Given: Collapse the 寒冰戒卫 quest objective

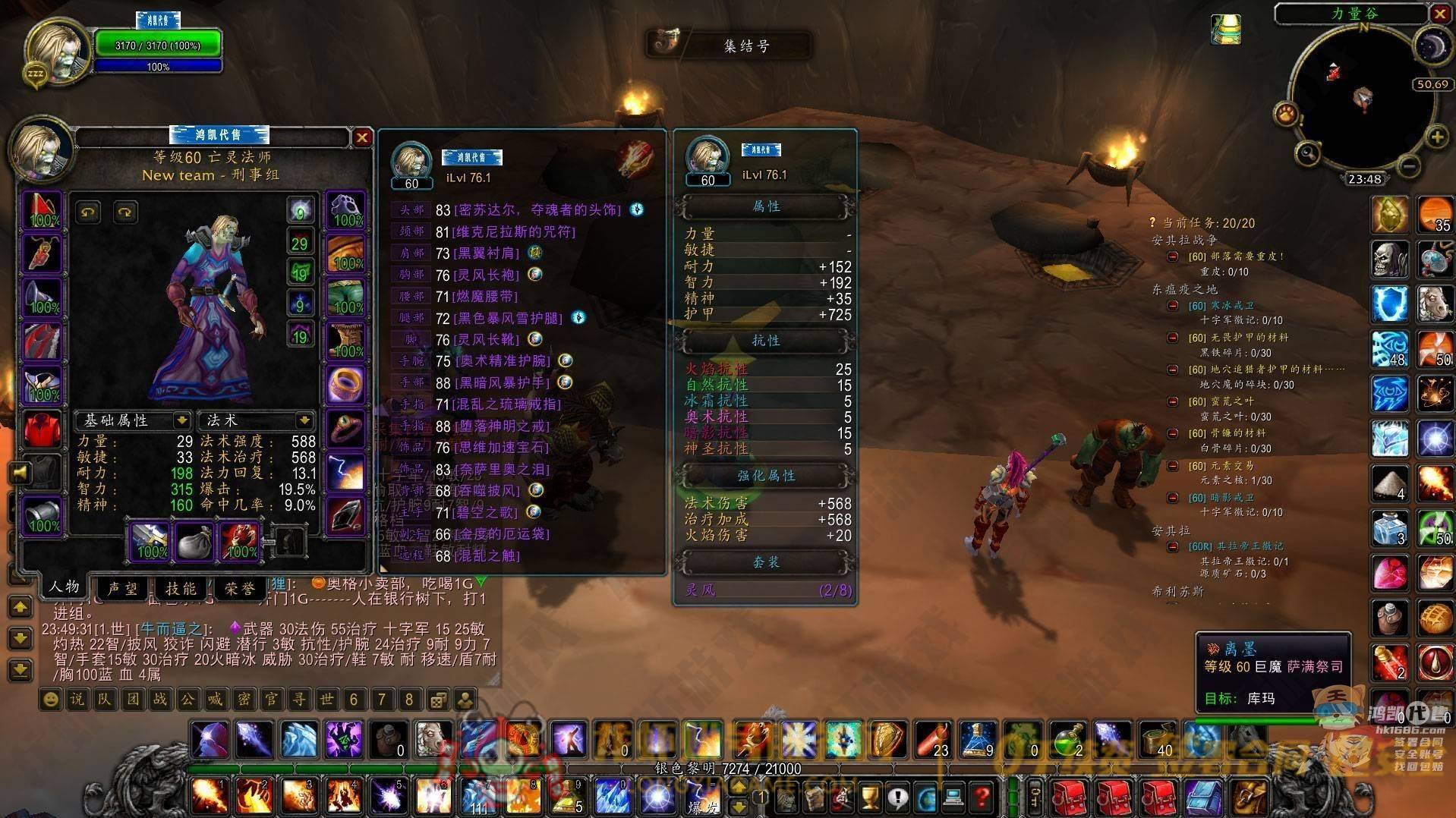Looking at the screenshot, I should tap(1173, 306).
